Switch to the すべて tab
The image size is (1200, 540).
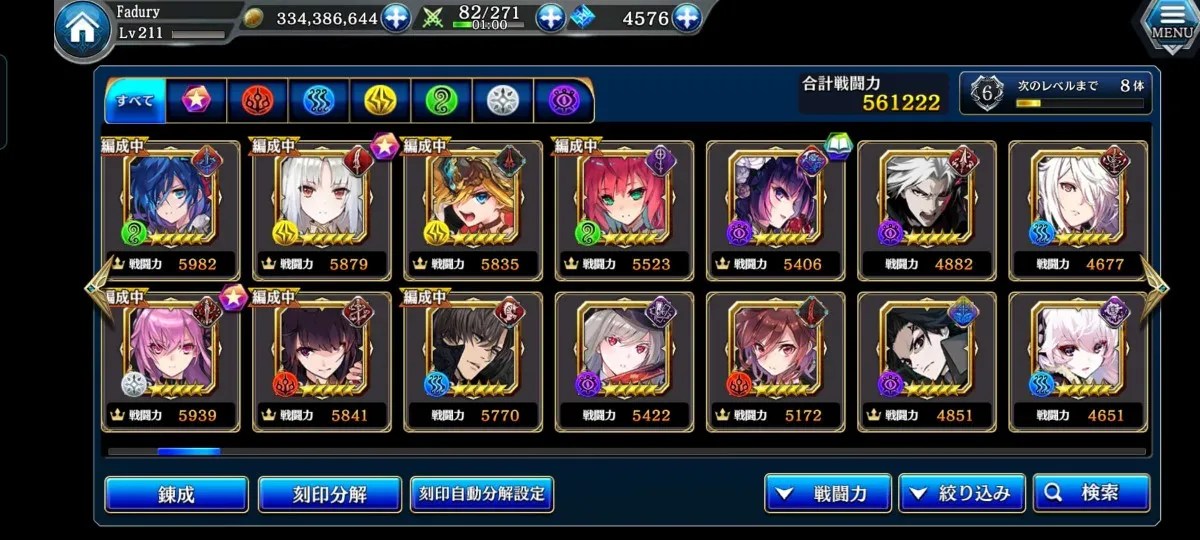[135, 100]
